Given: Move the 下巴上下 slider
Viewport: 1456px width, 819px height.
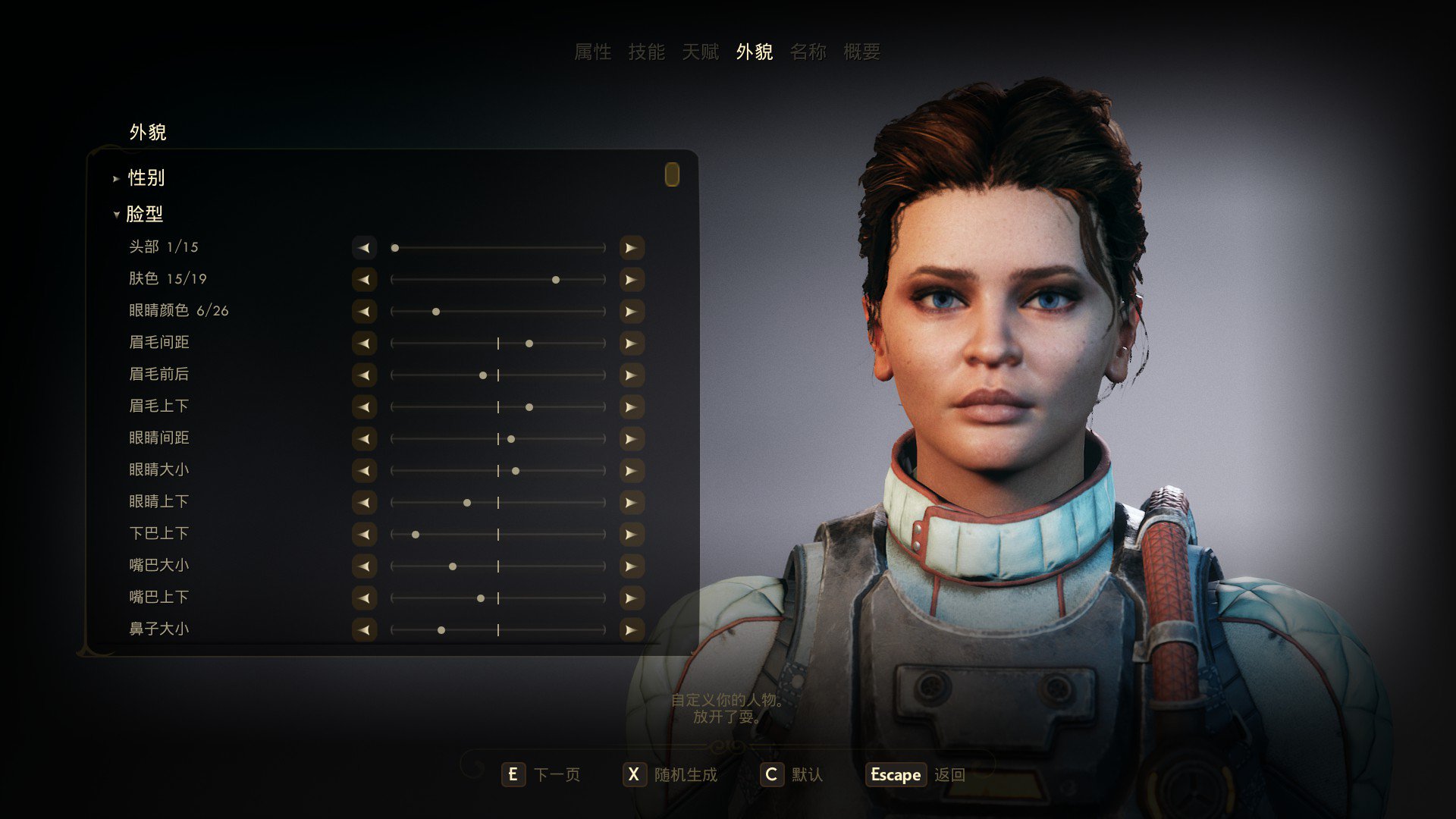Looking at the screenshot, I should point(416,535).
